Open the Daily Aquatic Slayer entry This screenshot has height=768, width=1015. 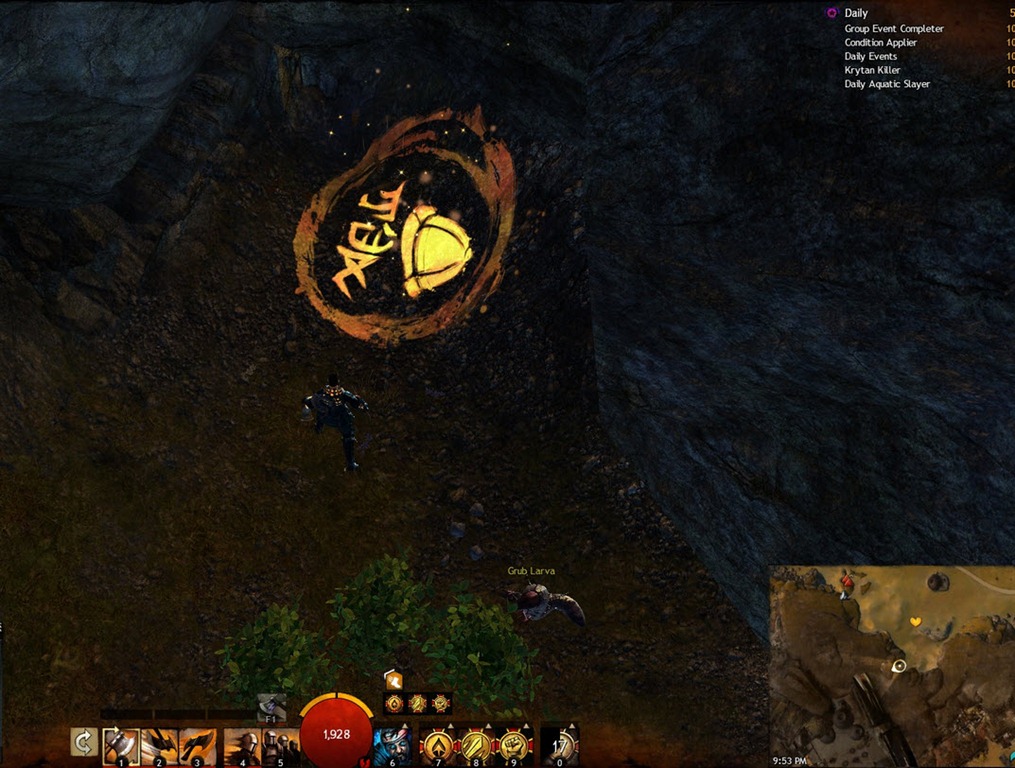pyautogui.click(x=887, y=84)
